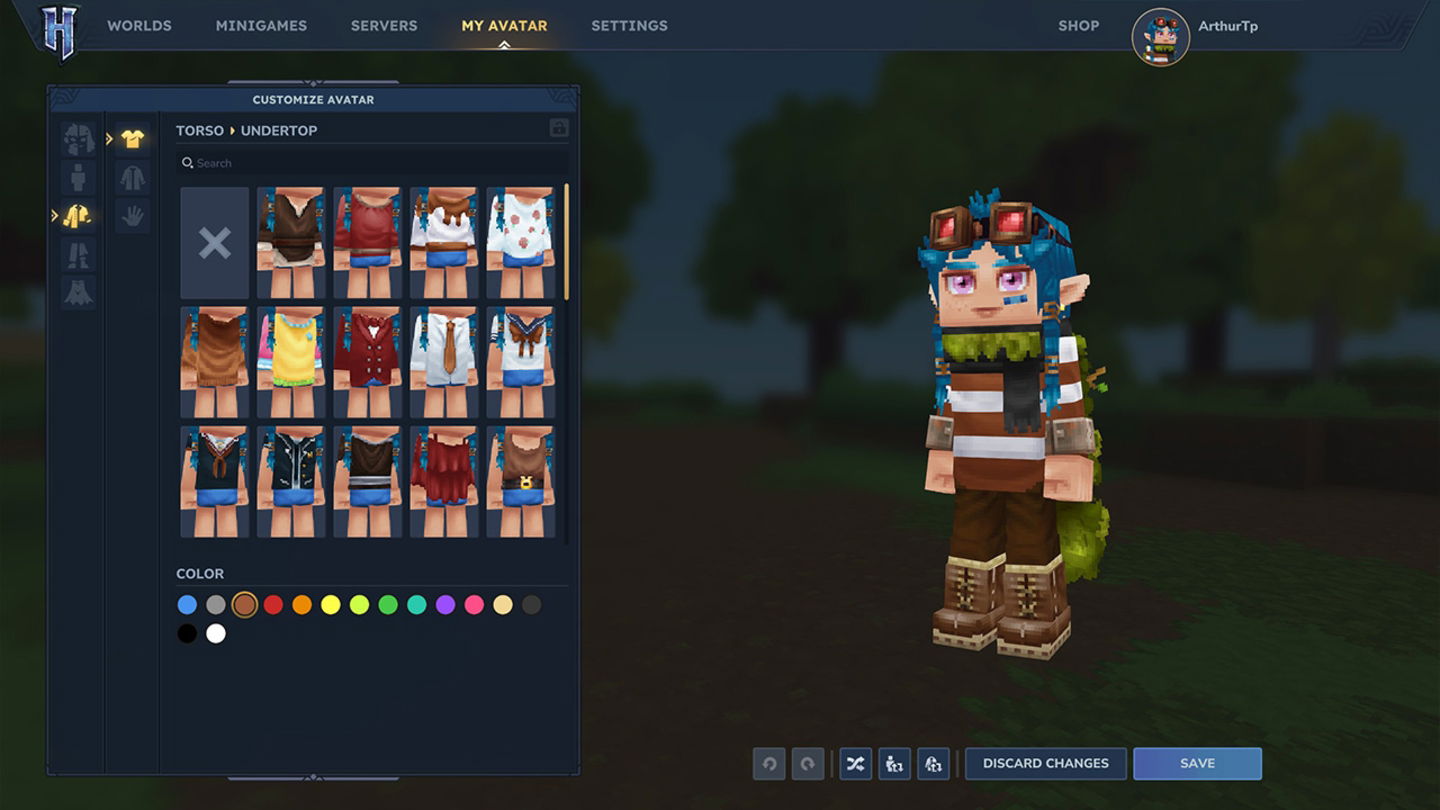
Task: Open the TORSO breadcrumb in the header
Action: (x=199, y=130)
